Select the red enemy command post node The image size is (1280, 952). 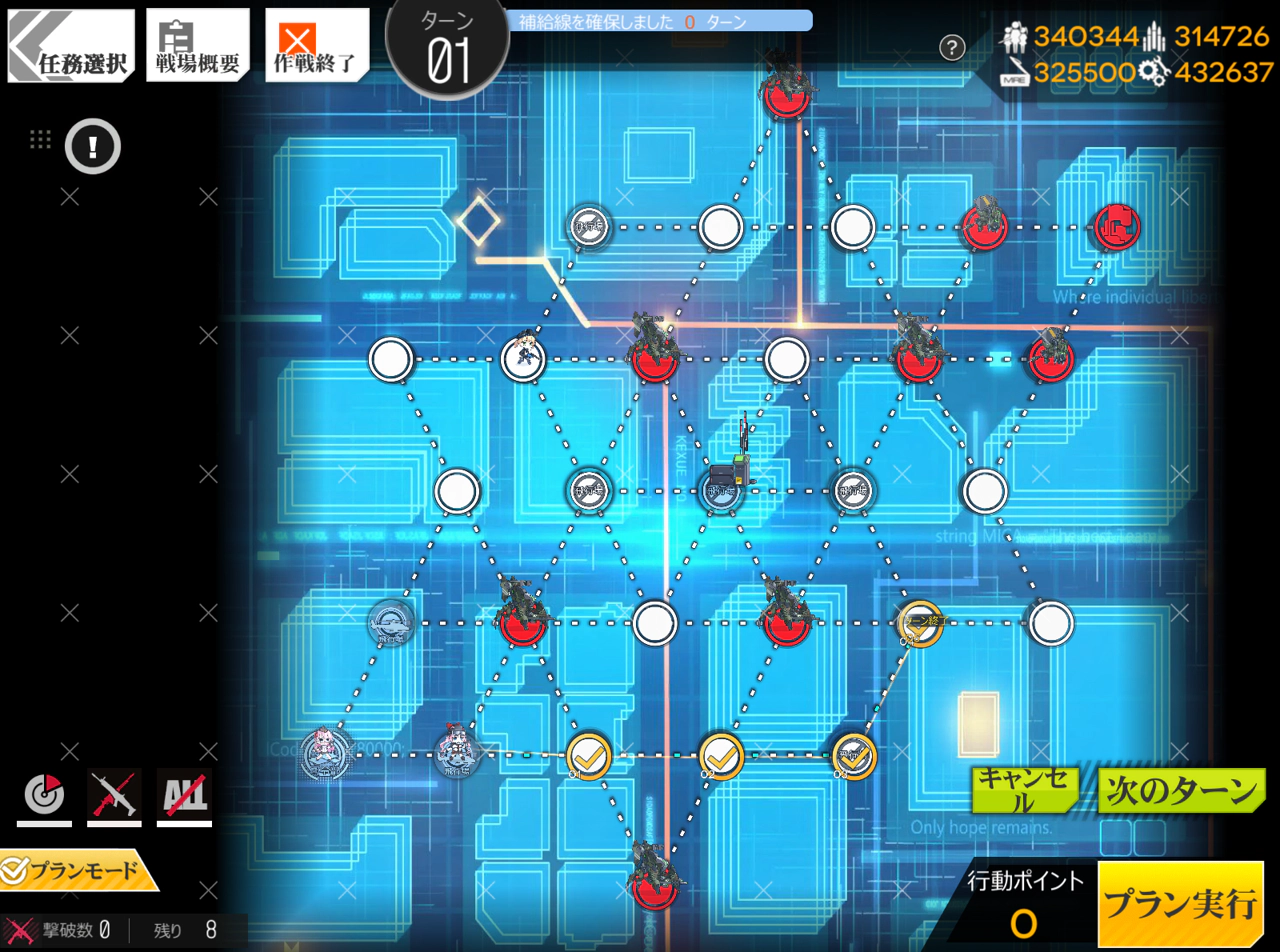click(x=1117, y=227)
